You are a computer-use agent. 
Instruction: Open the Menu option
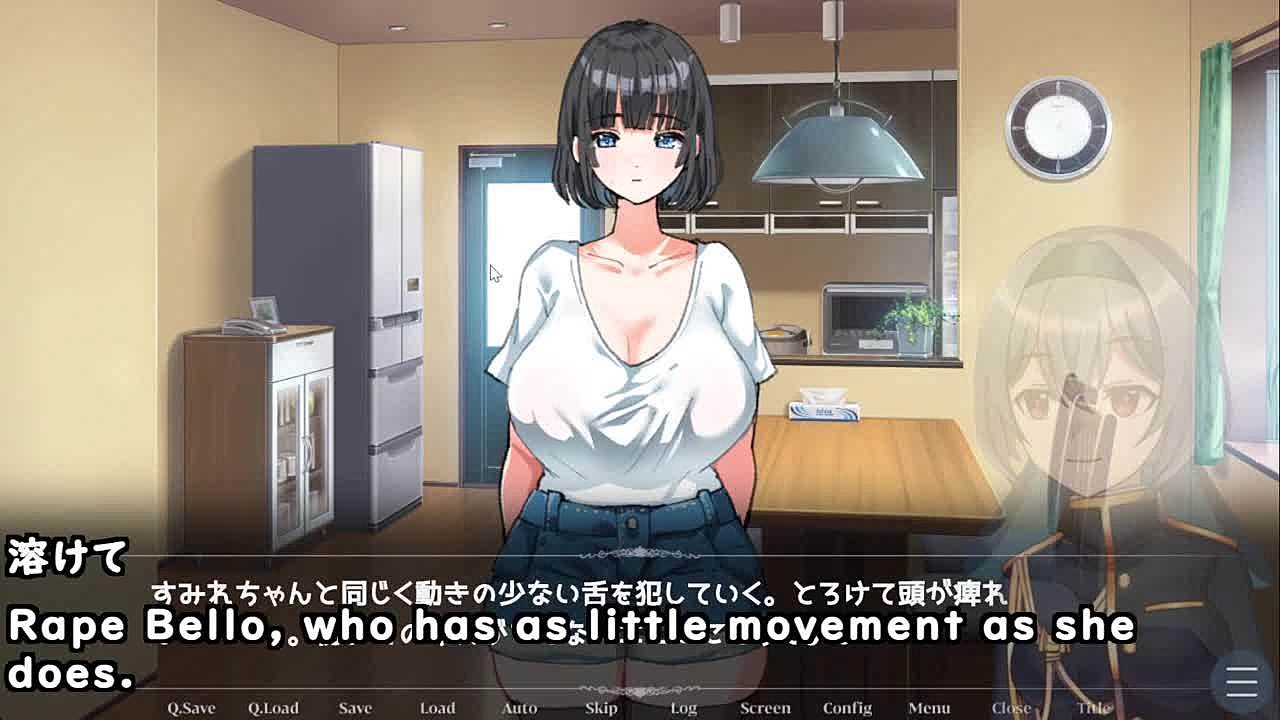point(929,708)
